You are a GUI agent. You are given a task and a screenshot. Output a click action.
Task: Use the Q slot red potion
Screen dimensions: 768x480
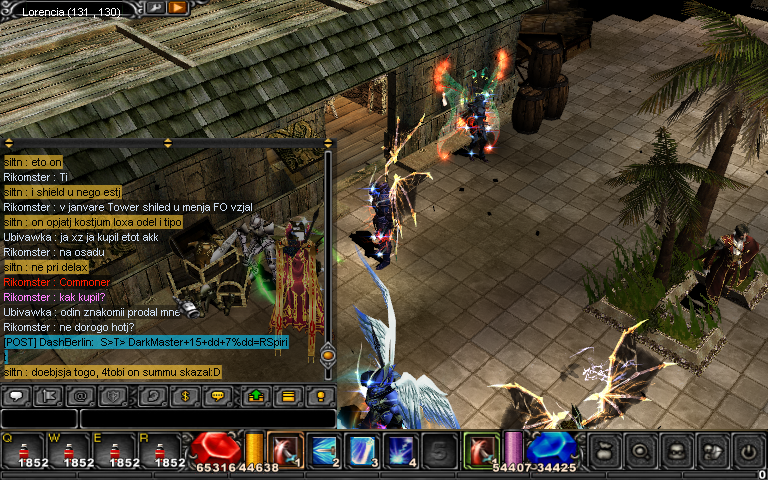click(20, 451)
